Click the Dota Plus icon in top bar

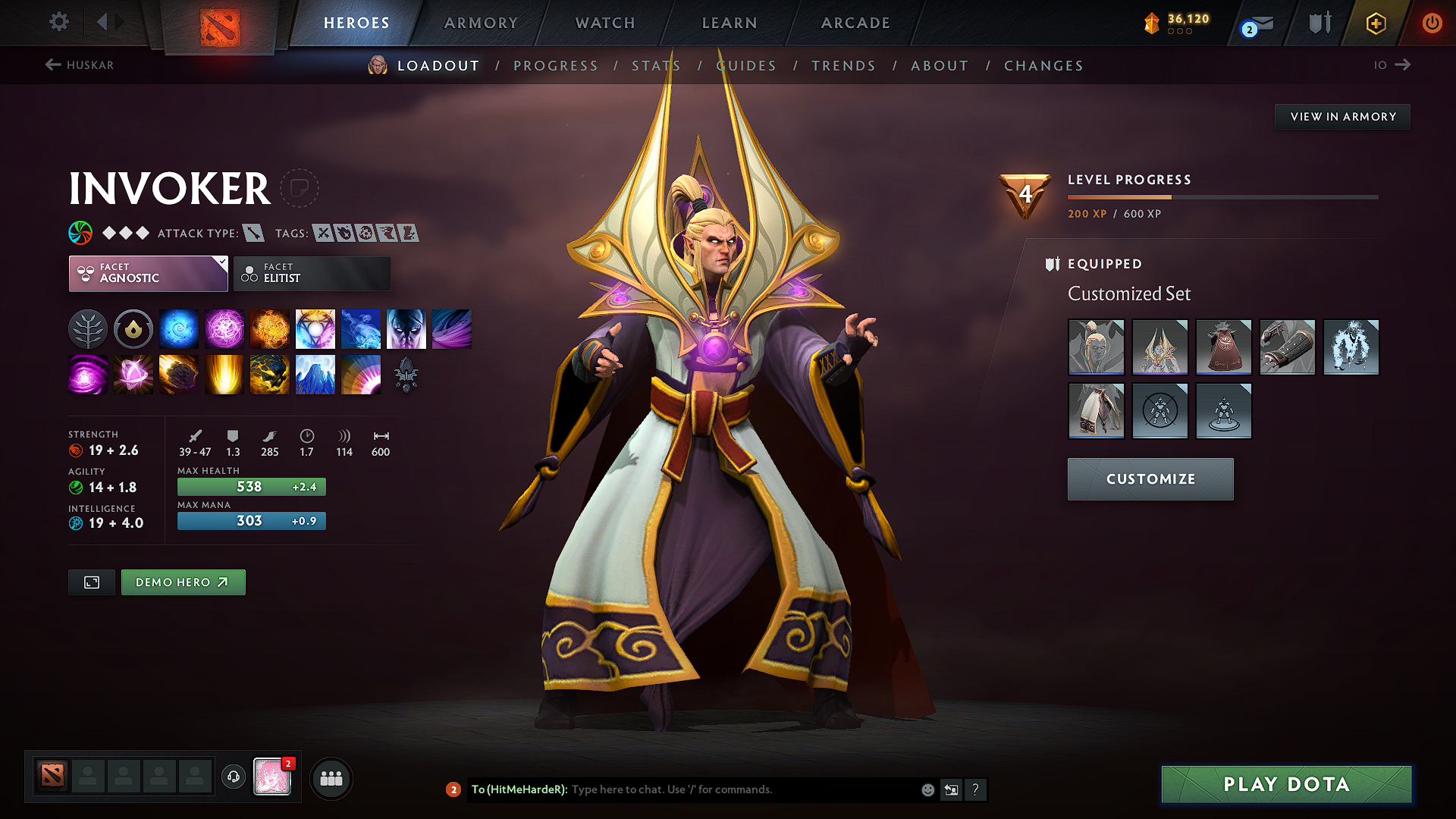tap(1375, 24)
